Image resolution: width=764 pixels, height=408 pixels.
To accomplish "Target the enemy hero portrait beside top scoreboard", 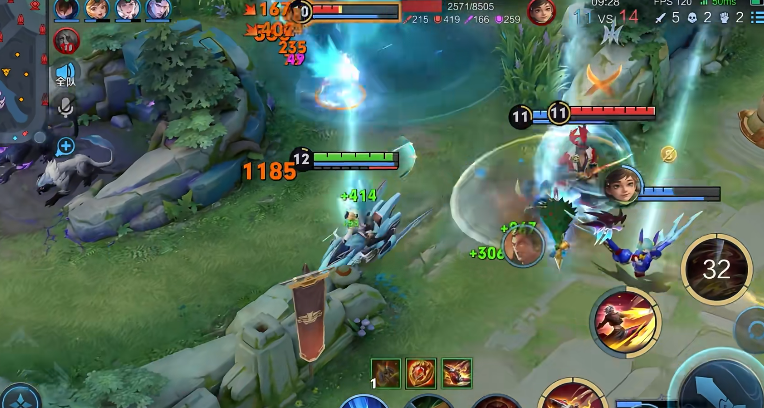I will [541, 11].
